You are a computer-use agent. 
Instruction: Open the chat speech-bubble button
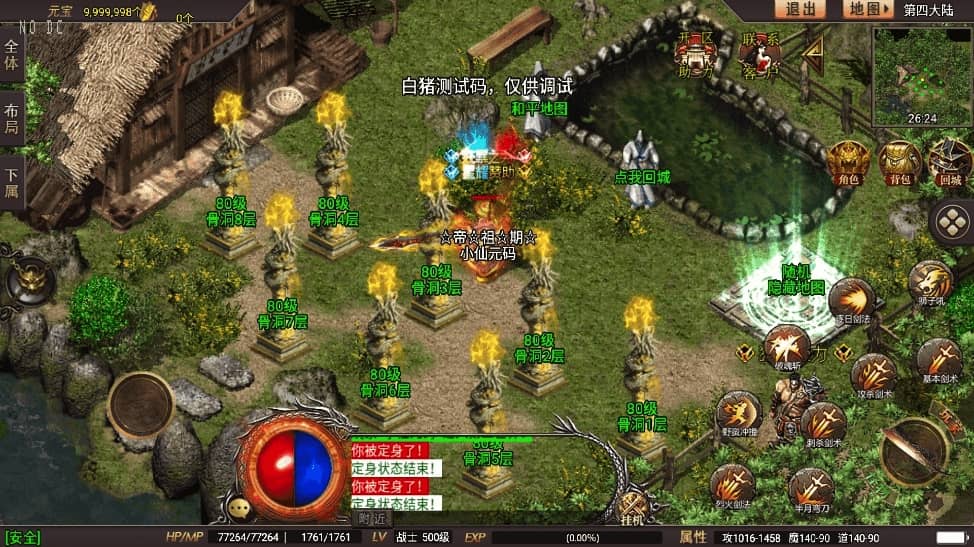coord(239,509)
